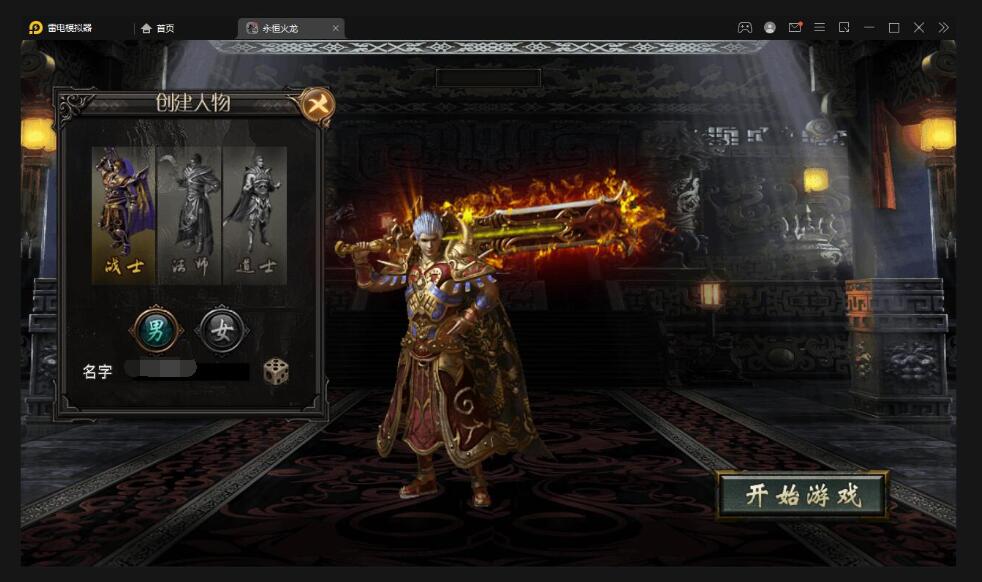Minimize the emulator window
The image size is (982, 582).
(869, 28)
